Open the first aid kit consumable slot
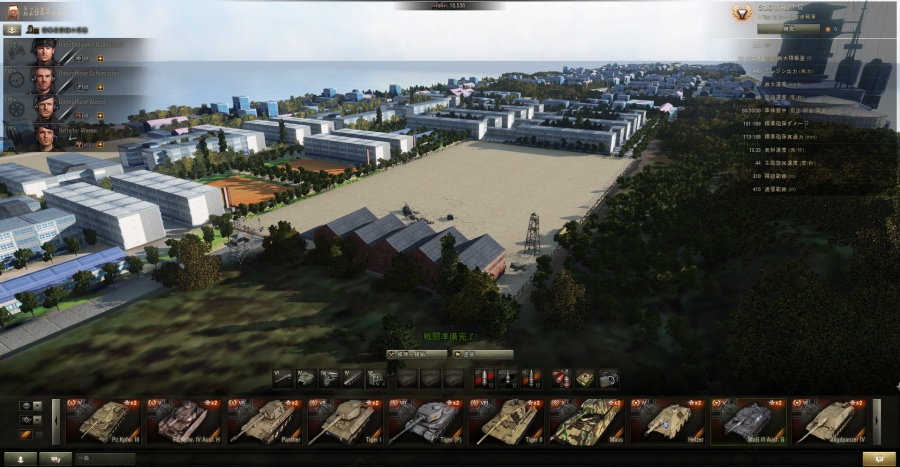 (x=585, y=378)
